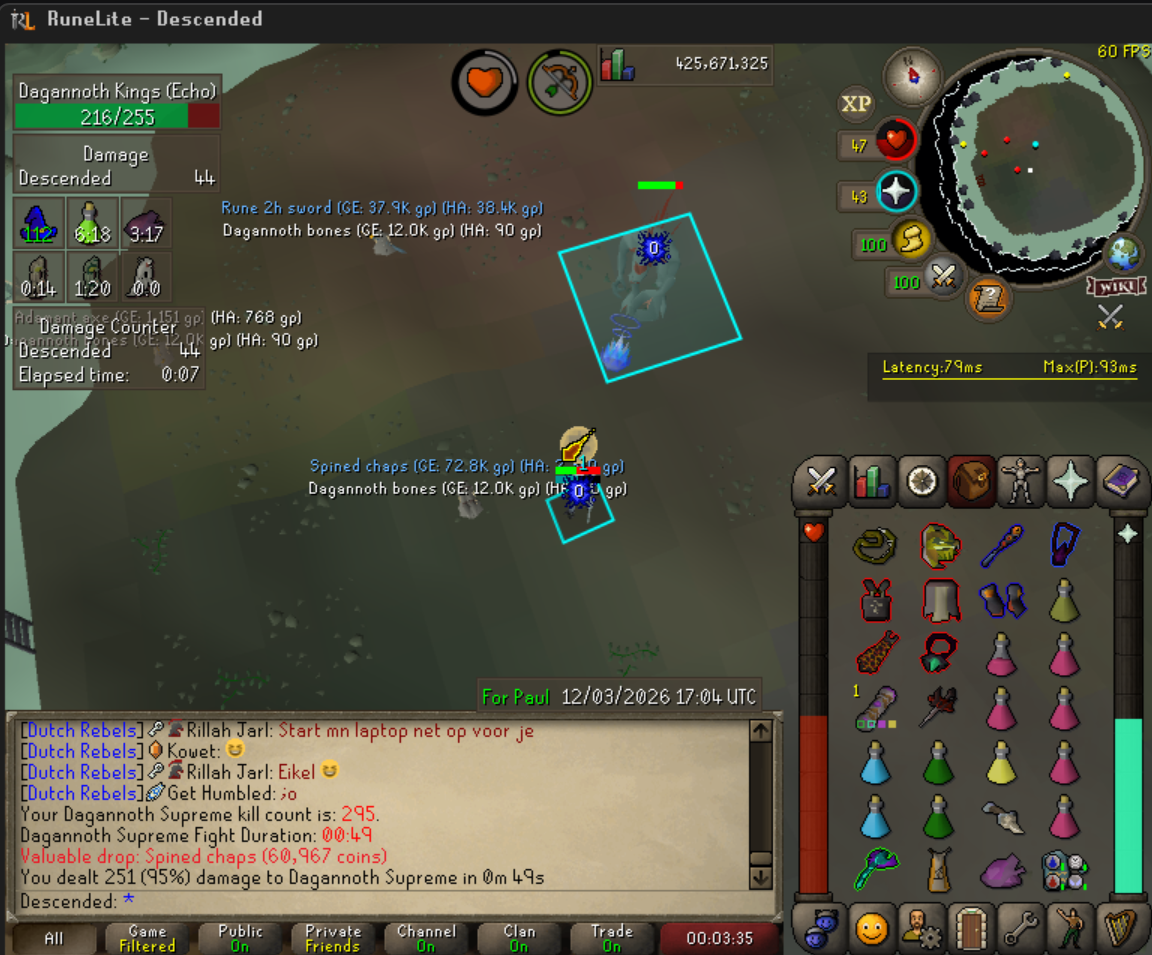Toggle the Quick-prayers orb
This screenshot has width=1152, height=955.
897,192
